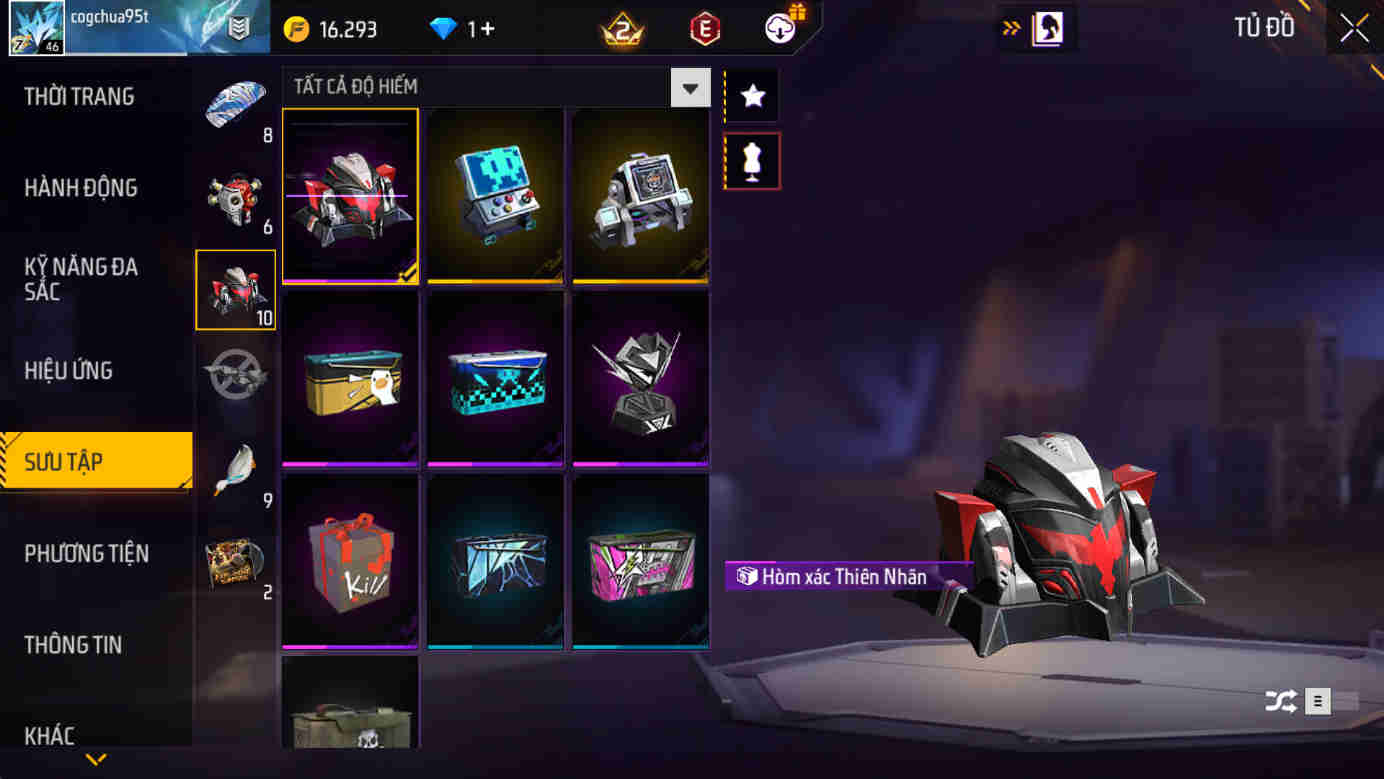Viewport: 1384px width, 779px height.
Task: Open the character profile icon in the top bar
Action: (x=1046, y=28)
